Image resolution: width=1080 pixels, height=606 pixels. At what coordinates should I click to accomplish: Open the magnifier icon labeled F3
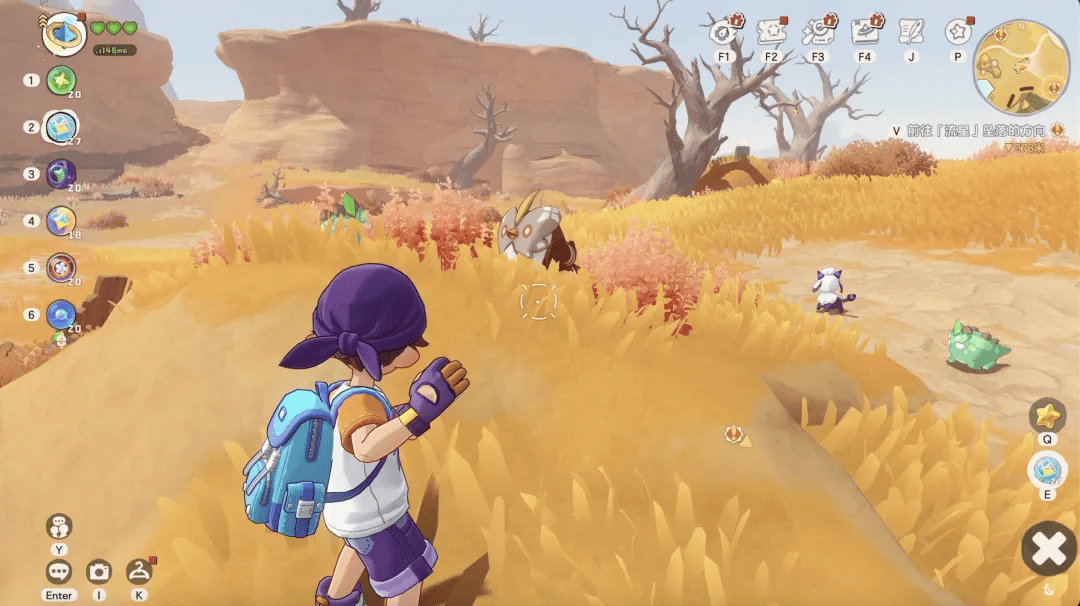[818, 32]
